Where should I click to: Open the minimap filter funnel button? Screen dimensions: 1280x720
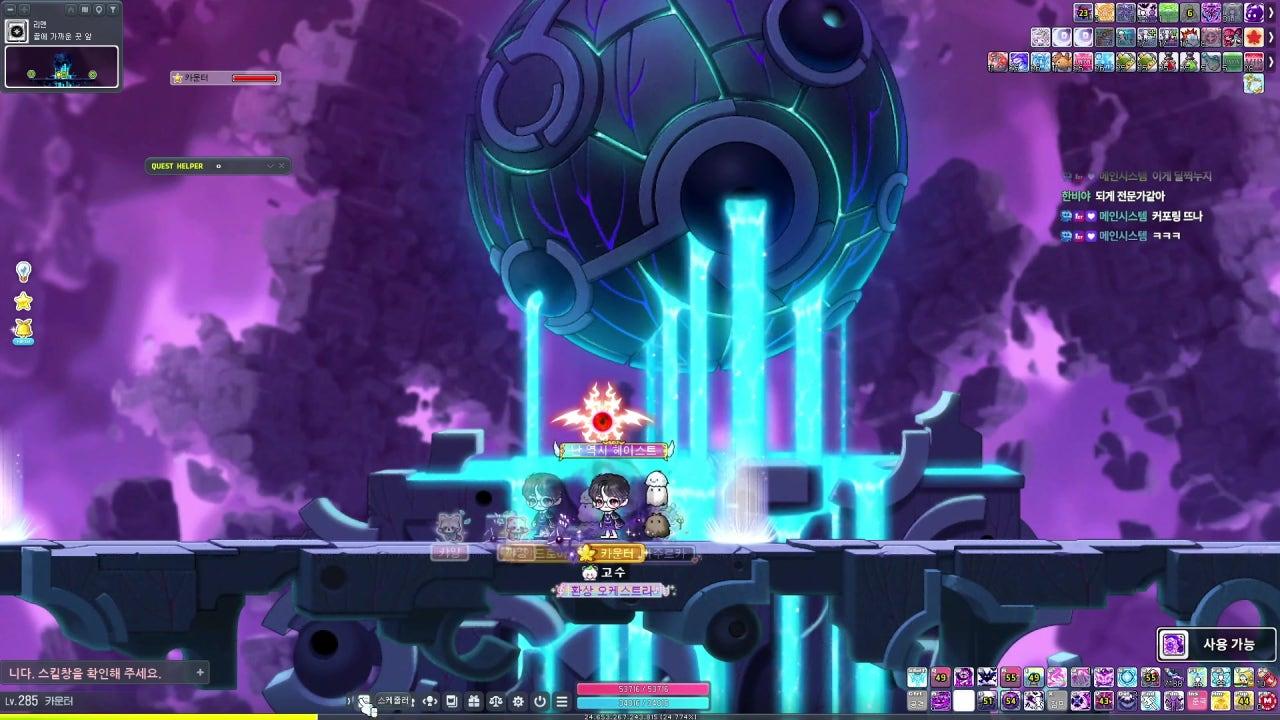click(x=113, y=9)
